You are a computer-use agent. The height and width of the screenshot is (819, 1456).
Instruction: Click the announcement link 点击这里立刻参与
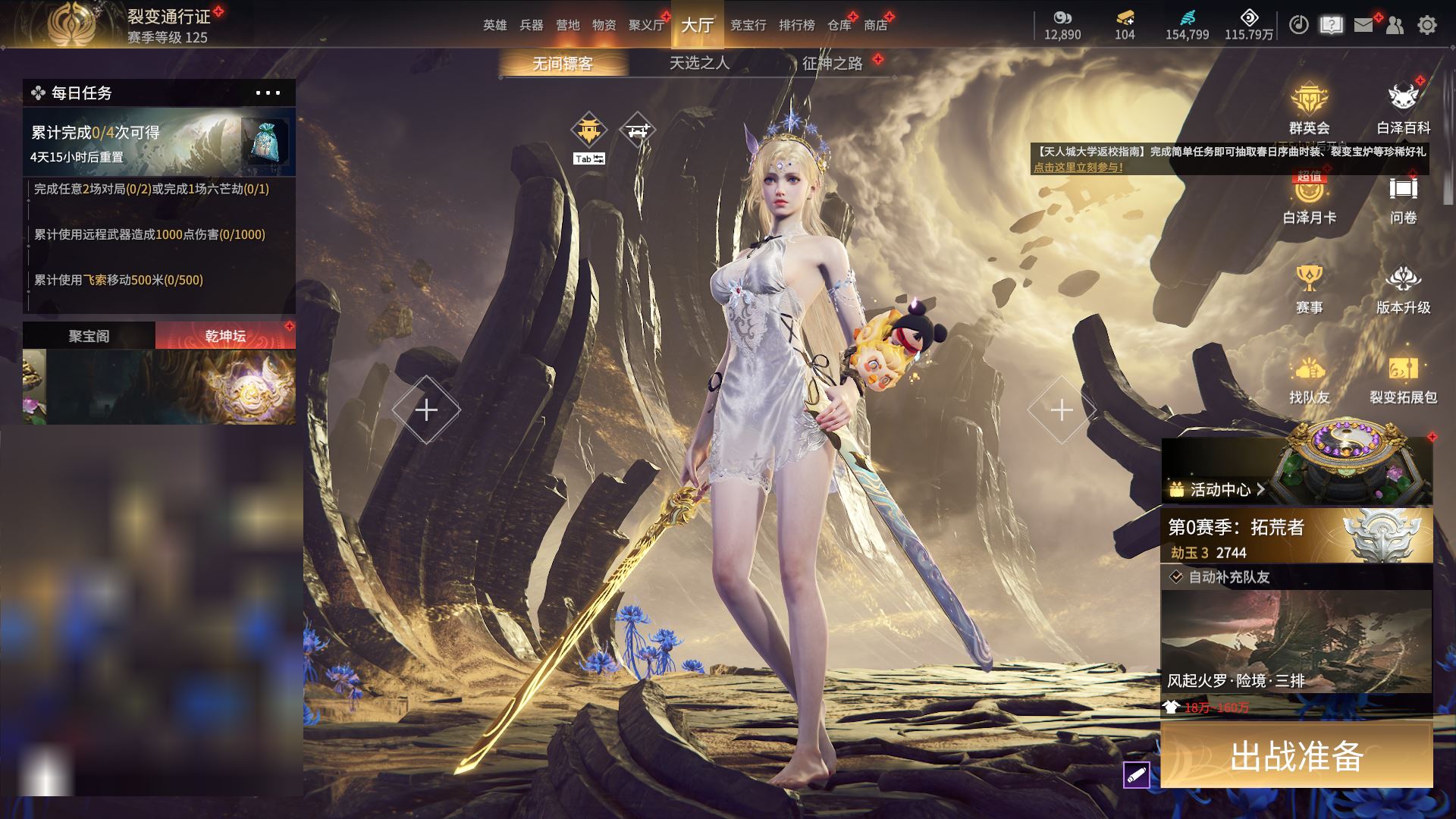coord(1078,168)
